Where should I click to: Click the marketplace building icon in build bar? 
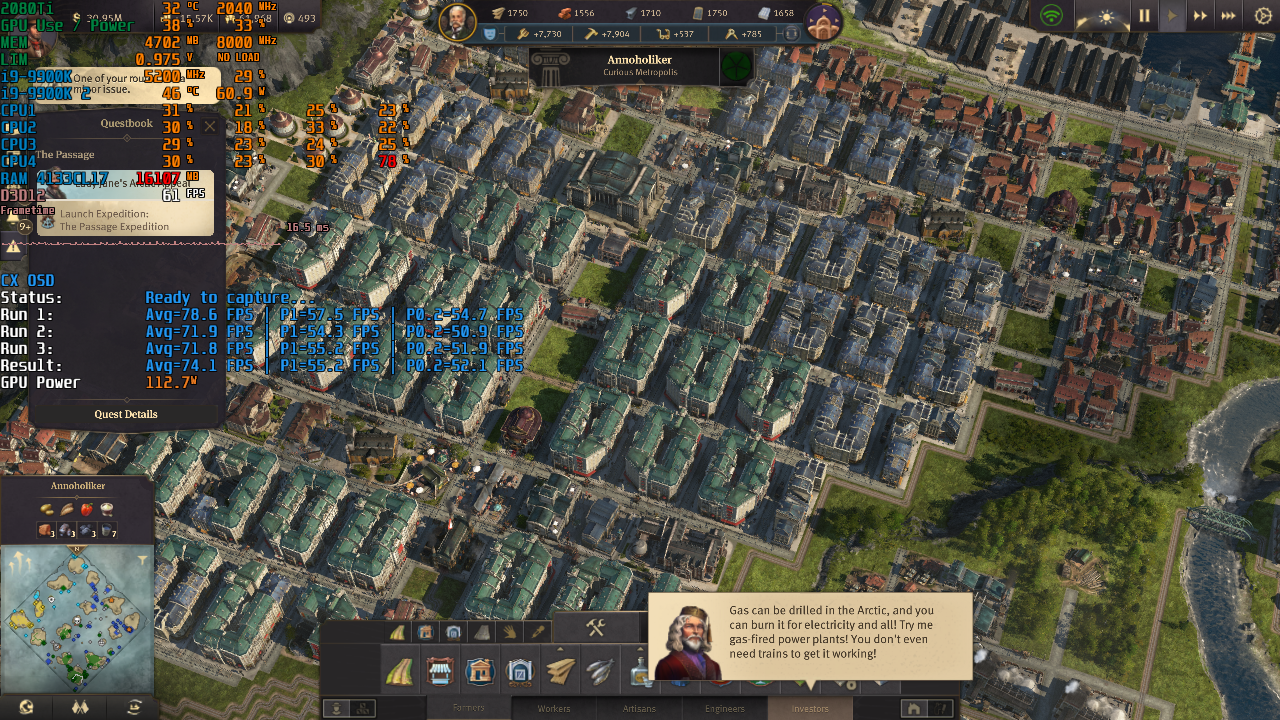point(441,671)
